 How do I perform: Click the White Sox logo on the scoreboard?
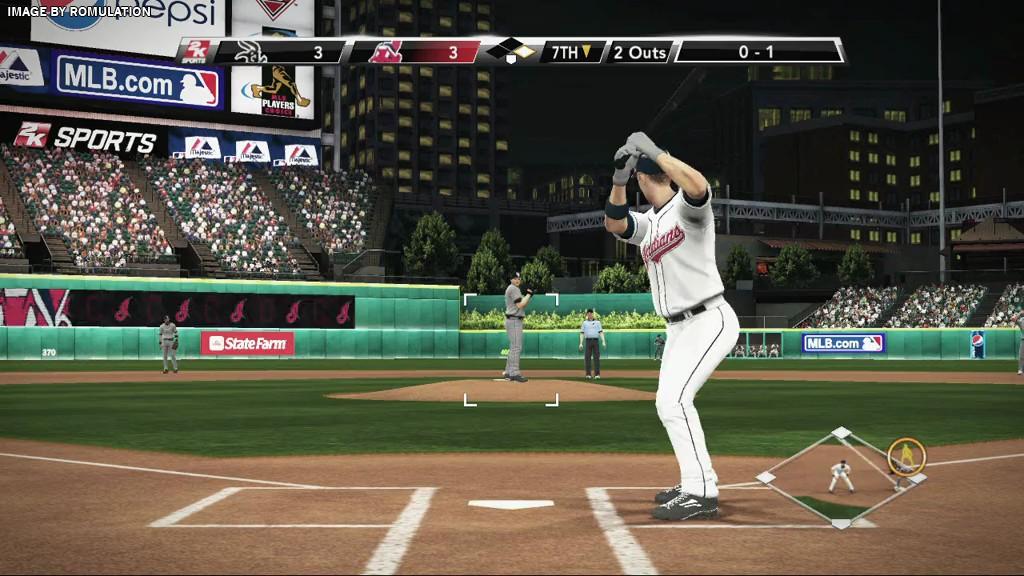pyautogui.click(x=250, y=52)
